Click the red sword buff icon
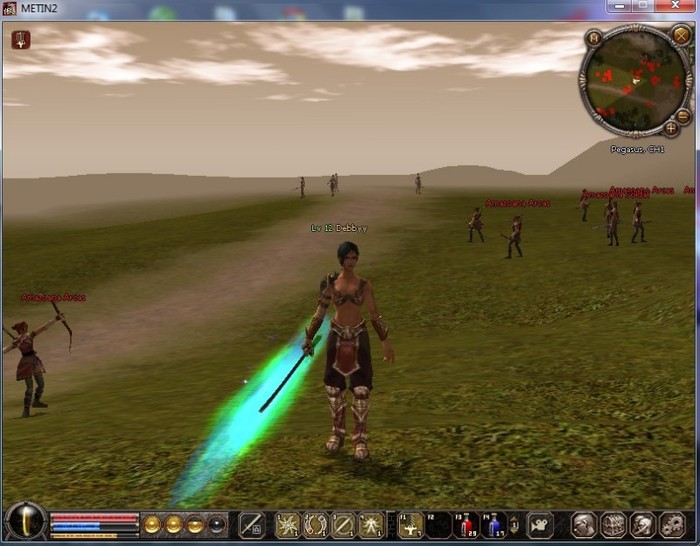The height and width of the screenshot is (546, 700). point(21,40)
